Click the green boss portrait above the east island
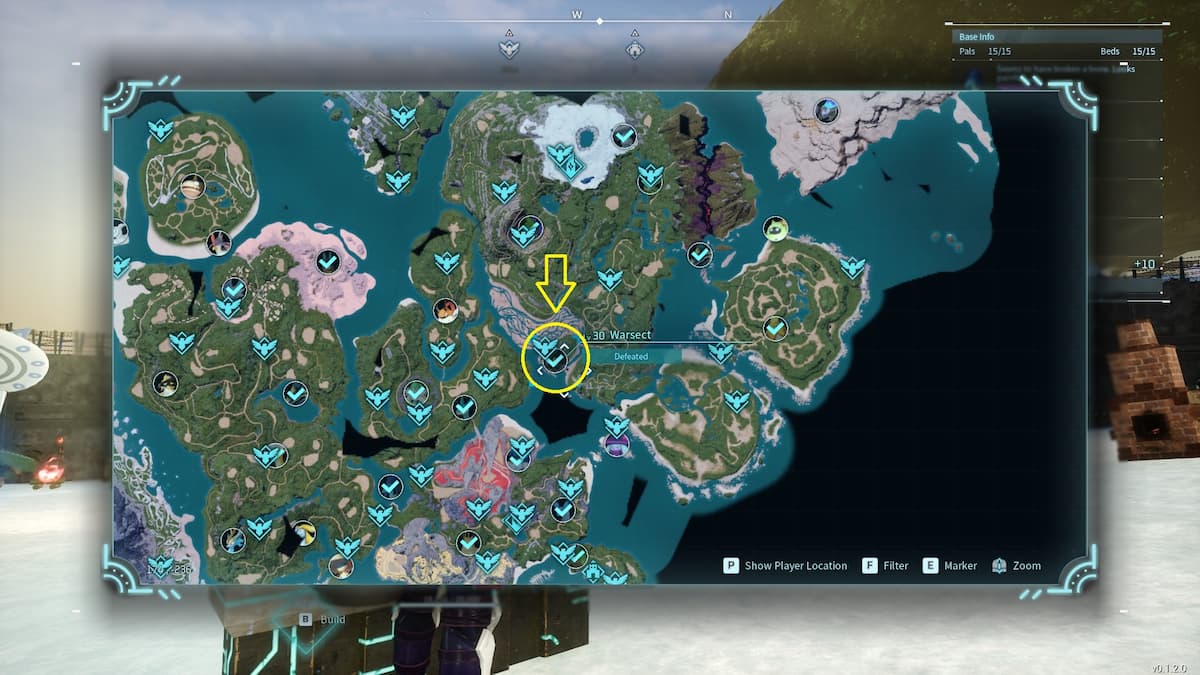The image size is (1200, 675). [x=775, y=229]
